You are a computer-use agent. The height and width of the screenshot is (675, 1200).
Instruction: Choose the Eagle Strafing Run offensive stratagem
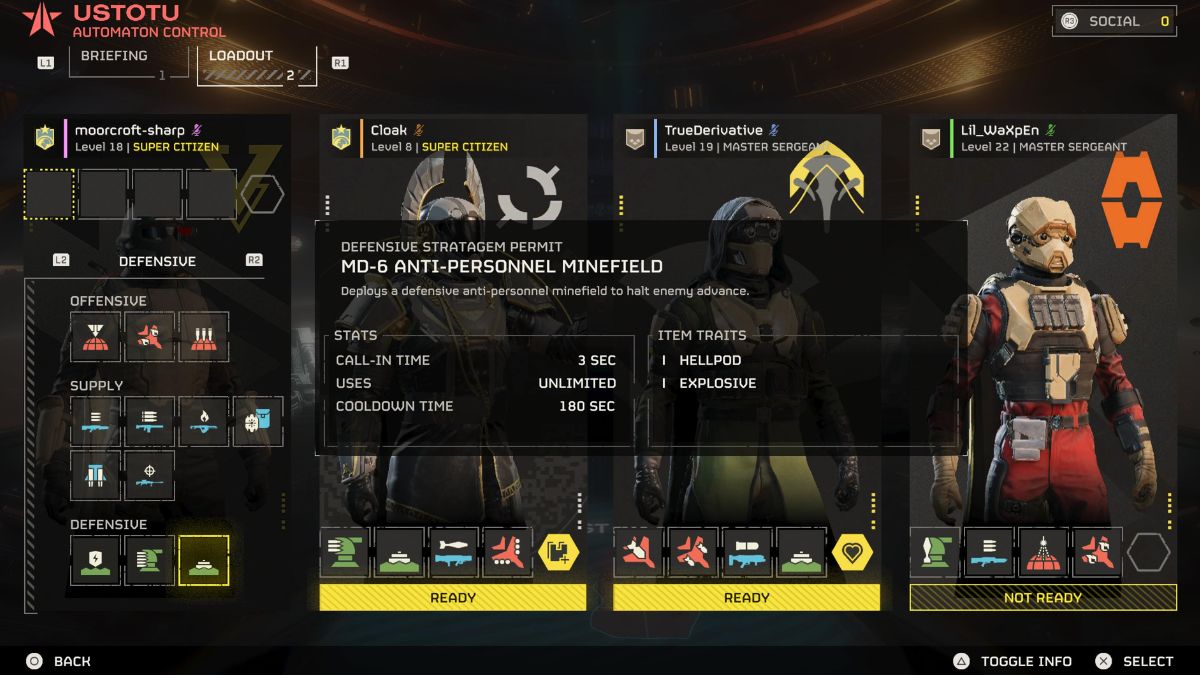pos(149,336)
